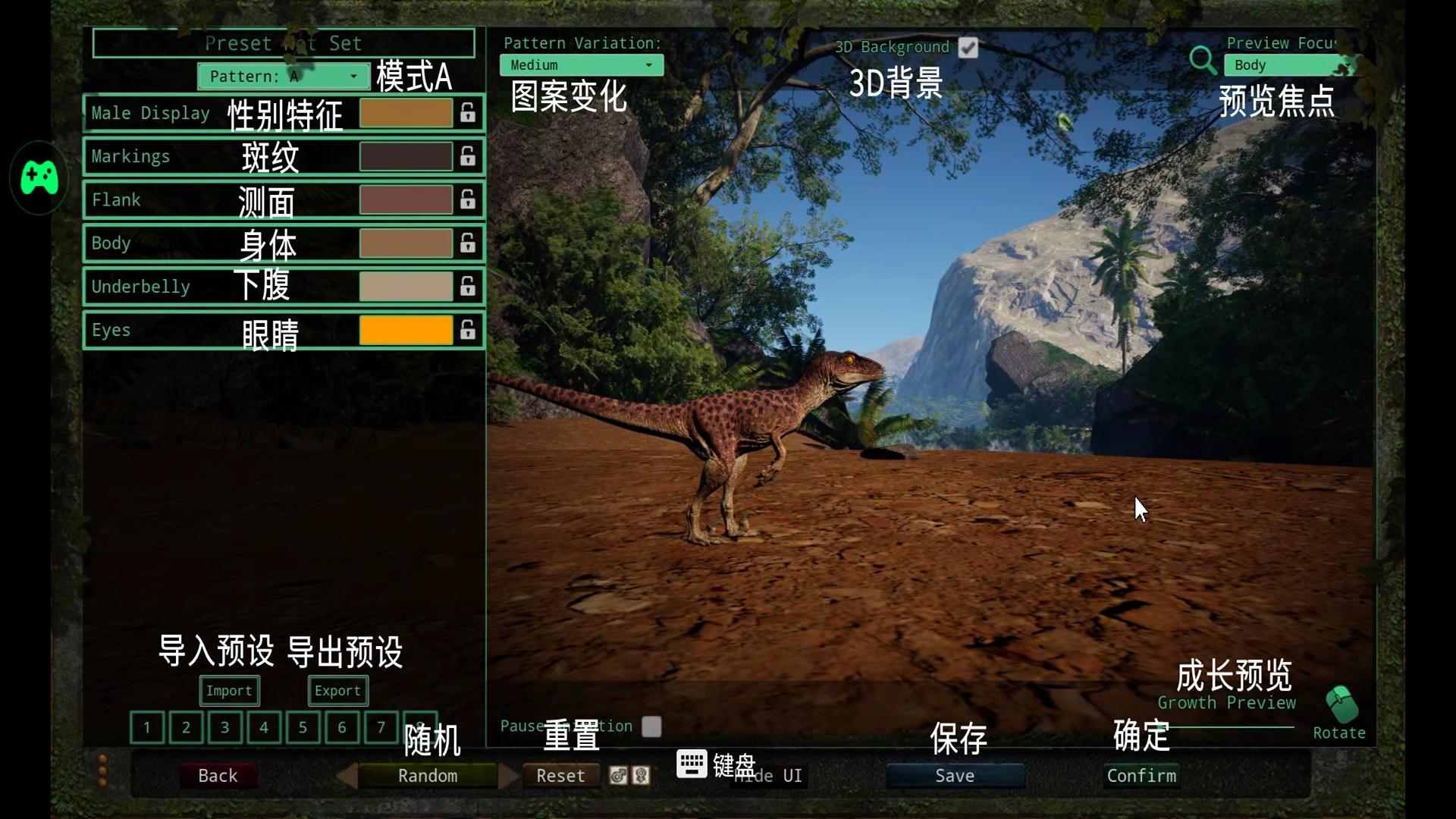Randomize colors with the Random button
This screenshot has height=819, width=1456.
[x=428, y=776]
